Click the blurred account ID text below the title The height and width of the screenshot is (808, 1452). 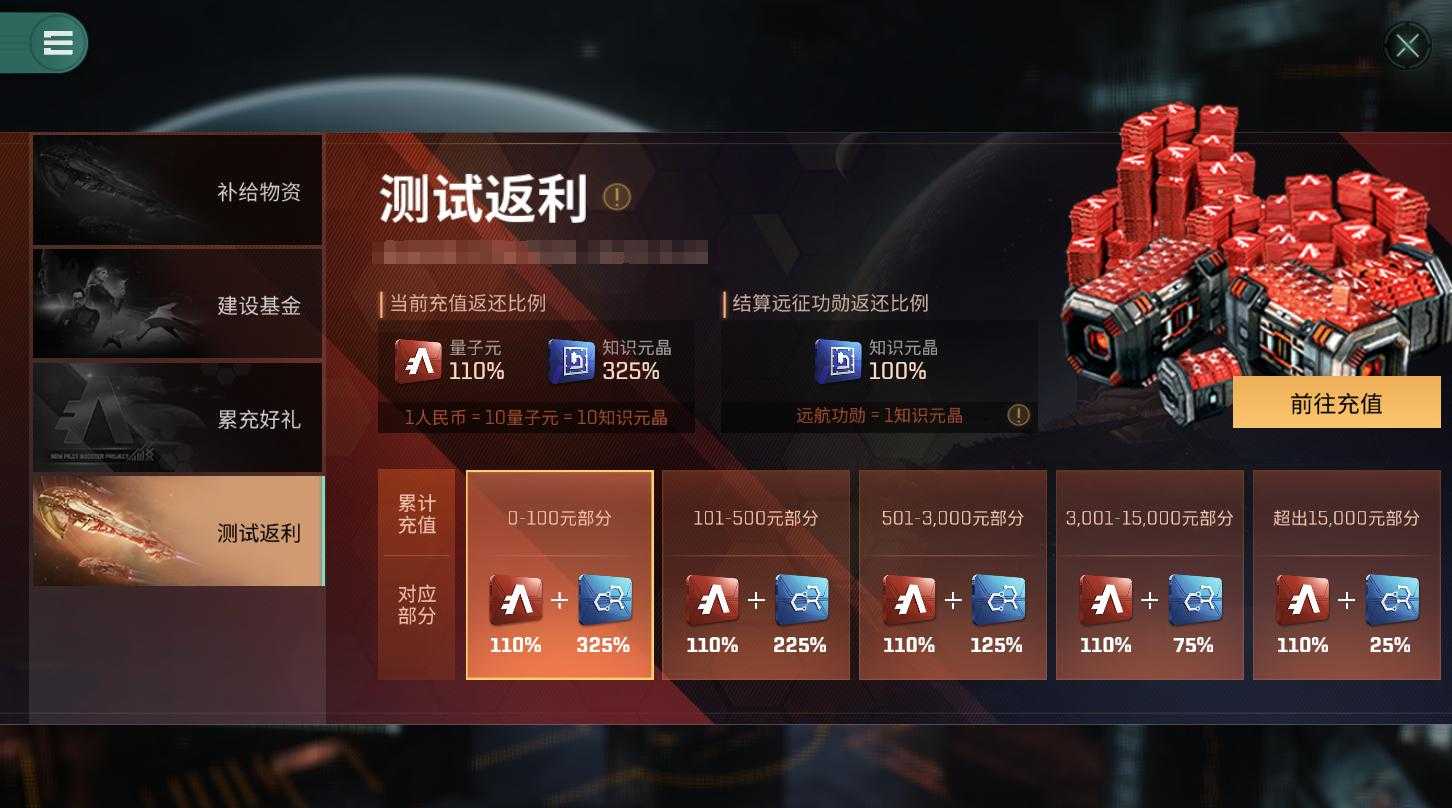pos(540,253)
